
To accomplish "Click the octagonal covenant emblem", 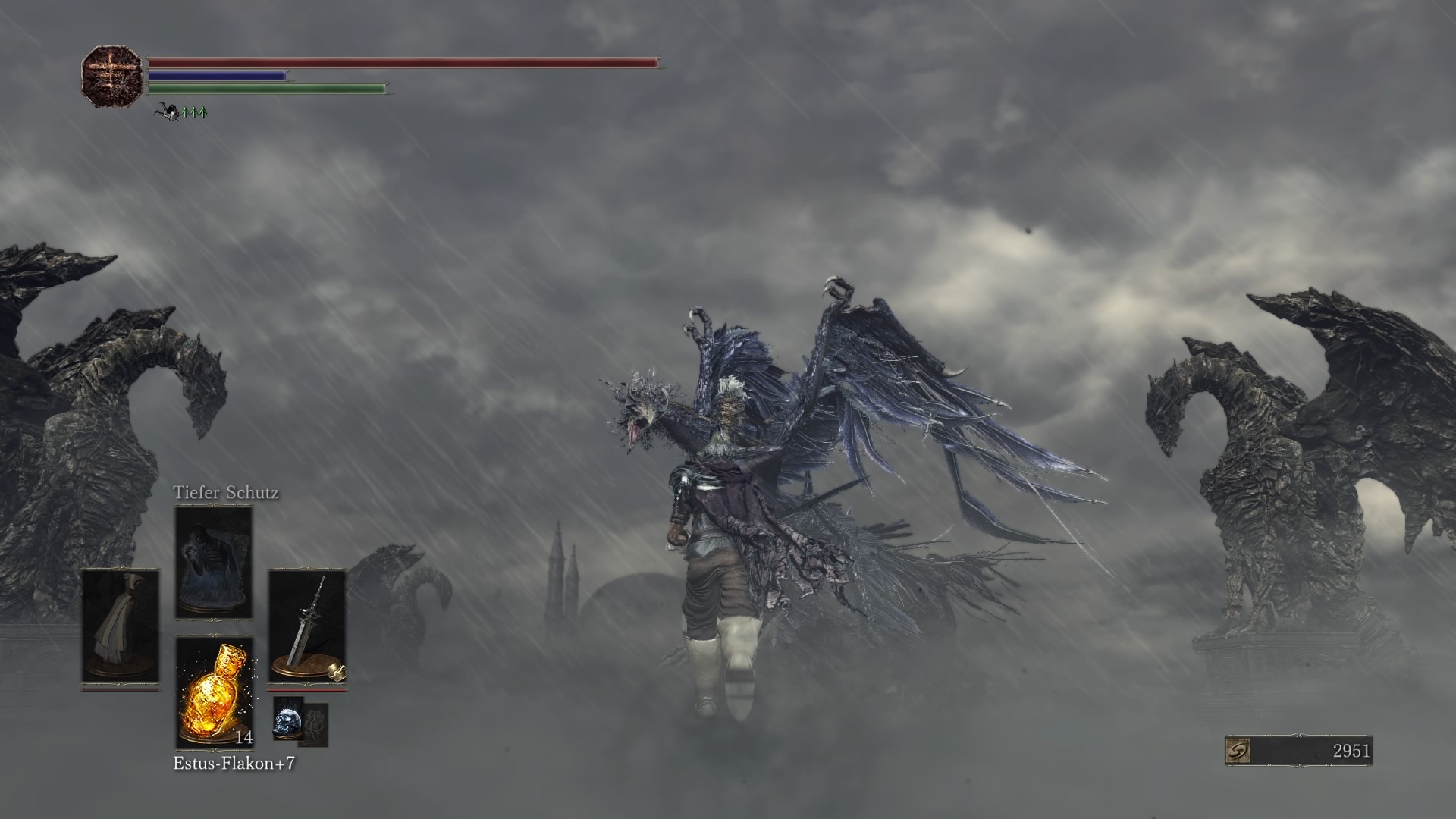I will click(x=112, y=76).
